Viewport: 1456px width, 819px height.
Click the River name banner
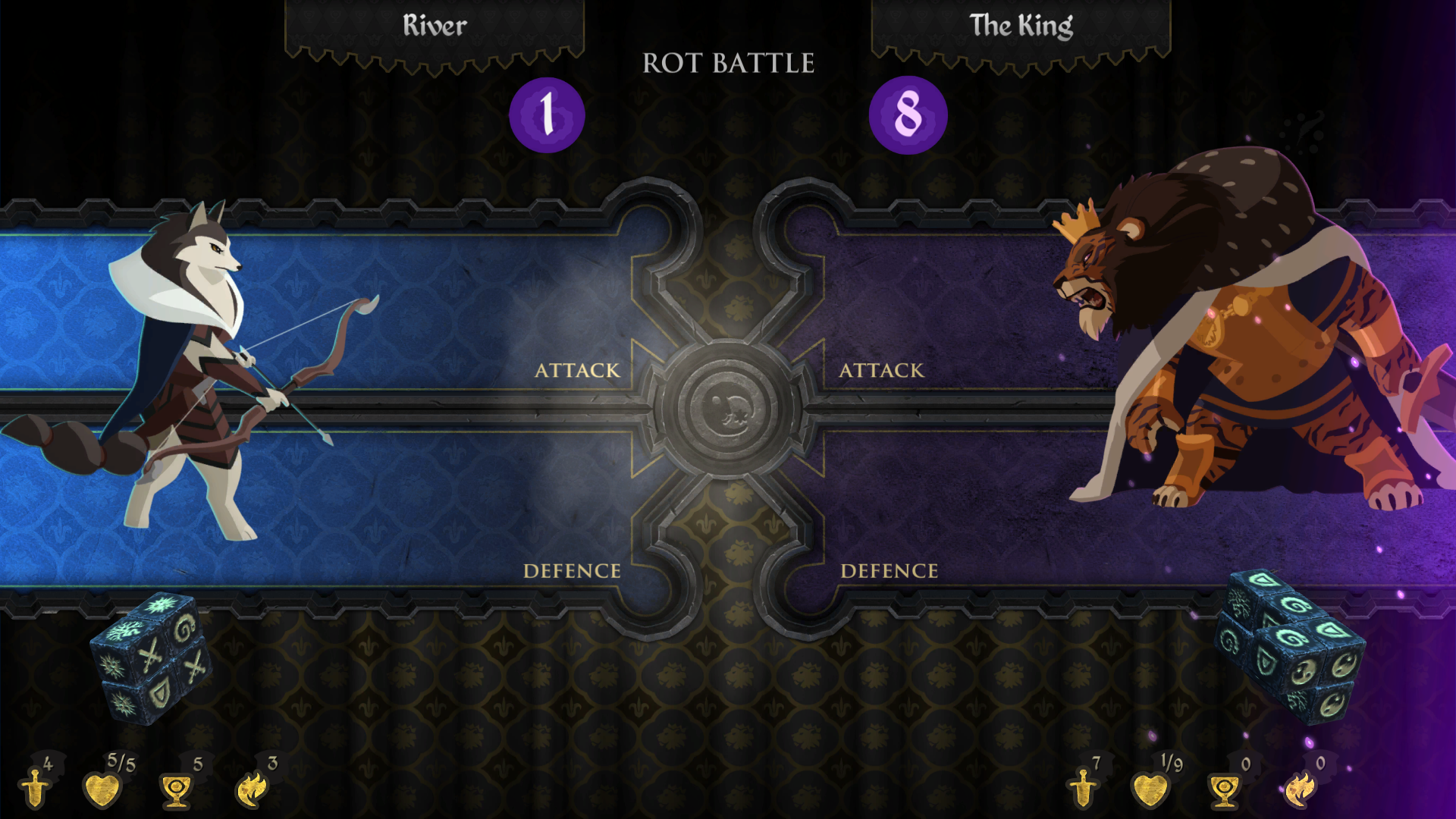435,27
